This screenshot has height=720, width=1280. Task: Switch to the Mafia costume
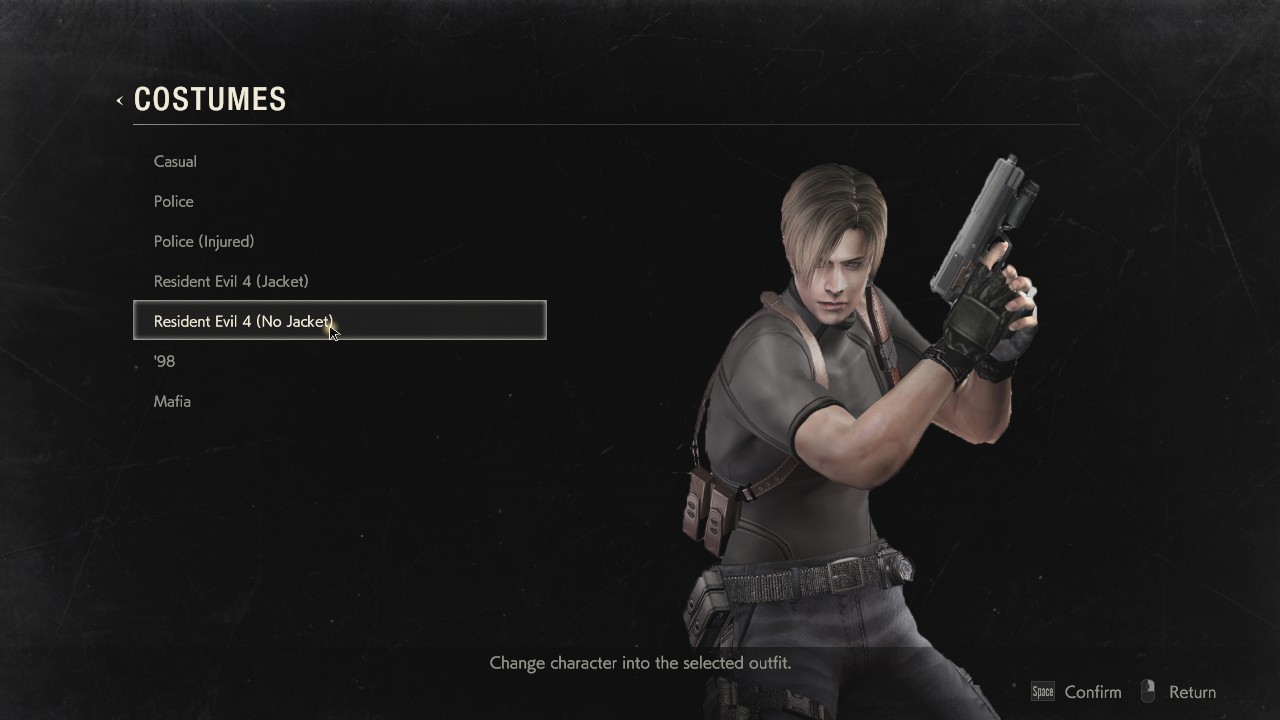tap(172, 401)
